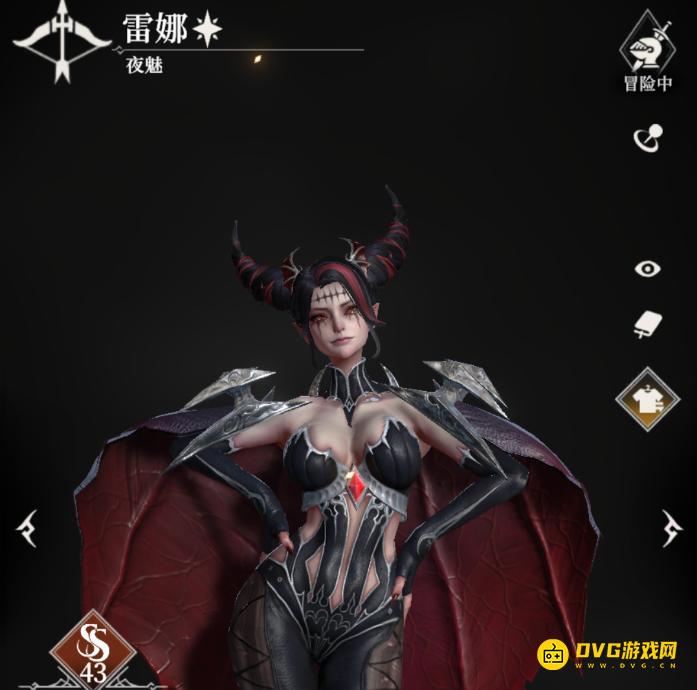Click the bow and arrow class emblem
697x690 pixels.
click(62, 40)
